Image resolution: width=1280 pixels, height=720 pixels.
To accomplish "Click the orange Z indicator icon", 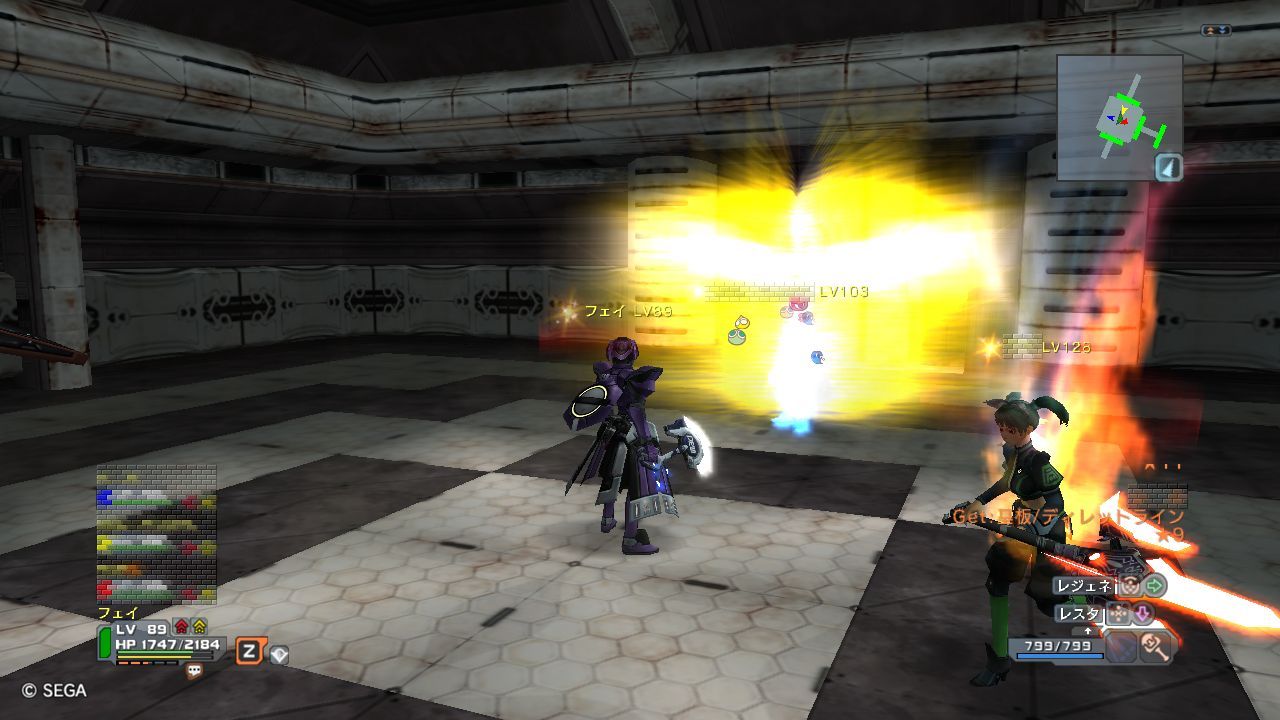I will 249,652.
